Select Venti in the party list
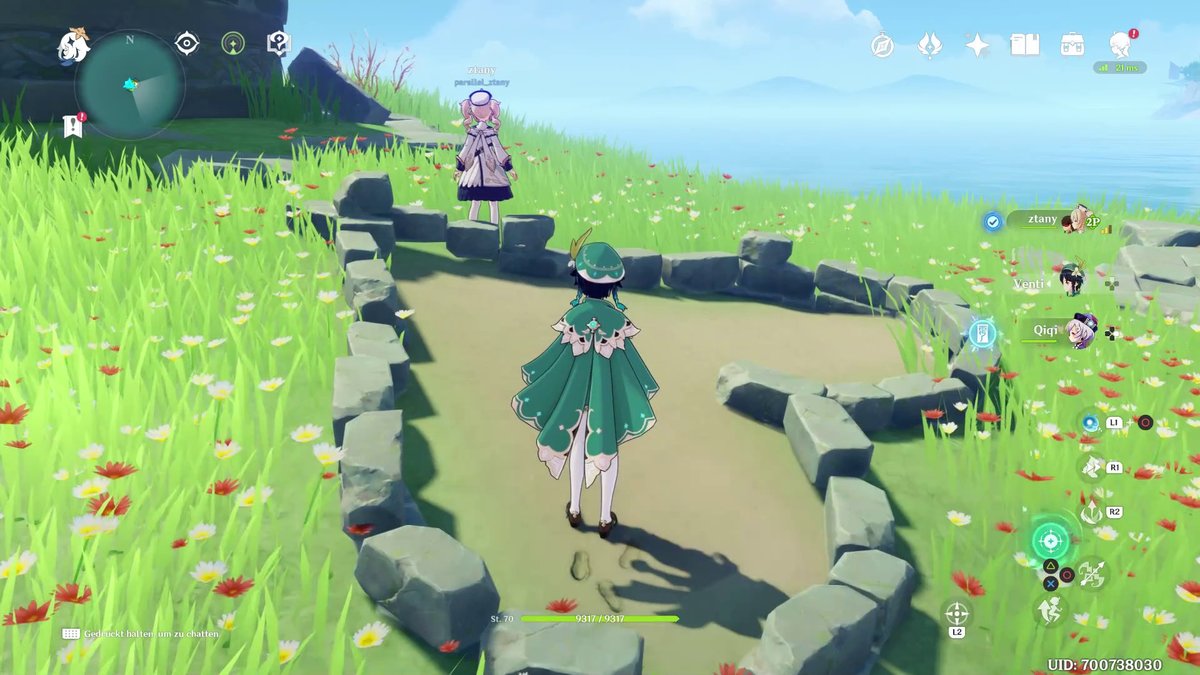Viewport: 1200px width, 675px height. click(1050, 283)
